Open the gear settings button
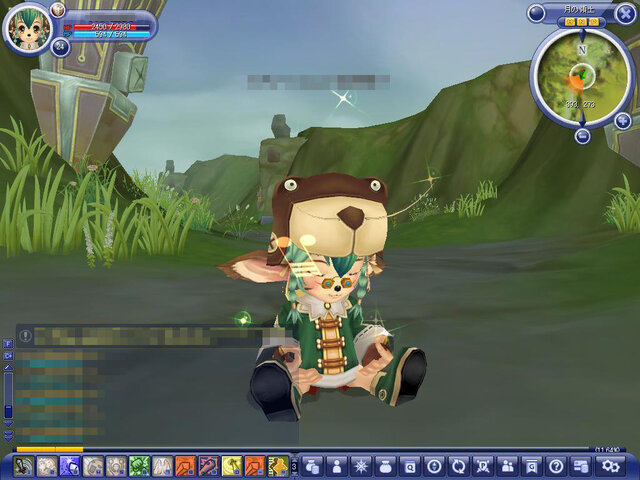 click(609, 466)
